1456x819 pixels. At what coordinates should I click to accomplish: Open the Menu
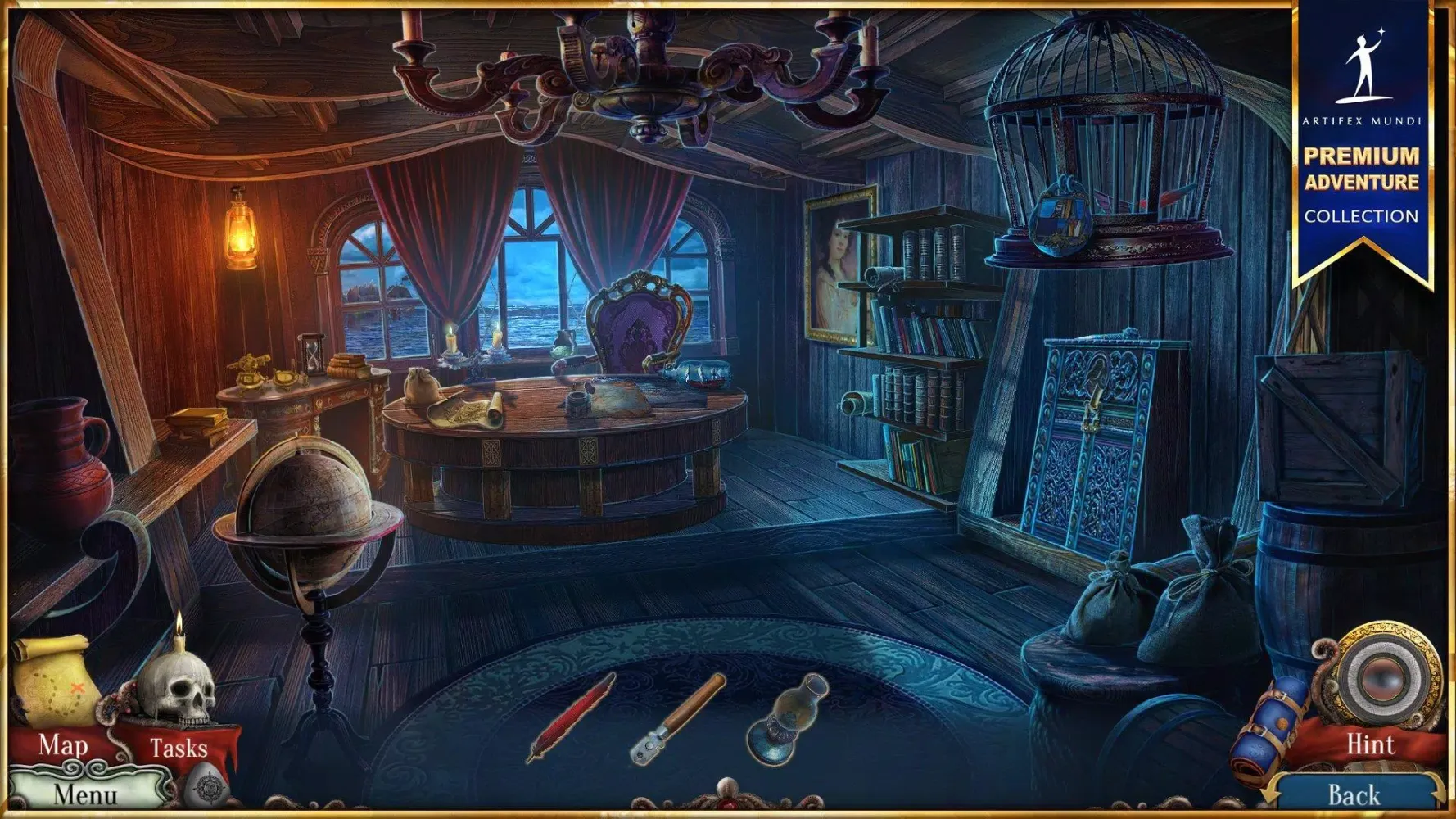coord(86,793)
